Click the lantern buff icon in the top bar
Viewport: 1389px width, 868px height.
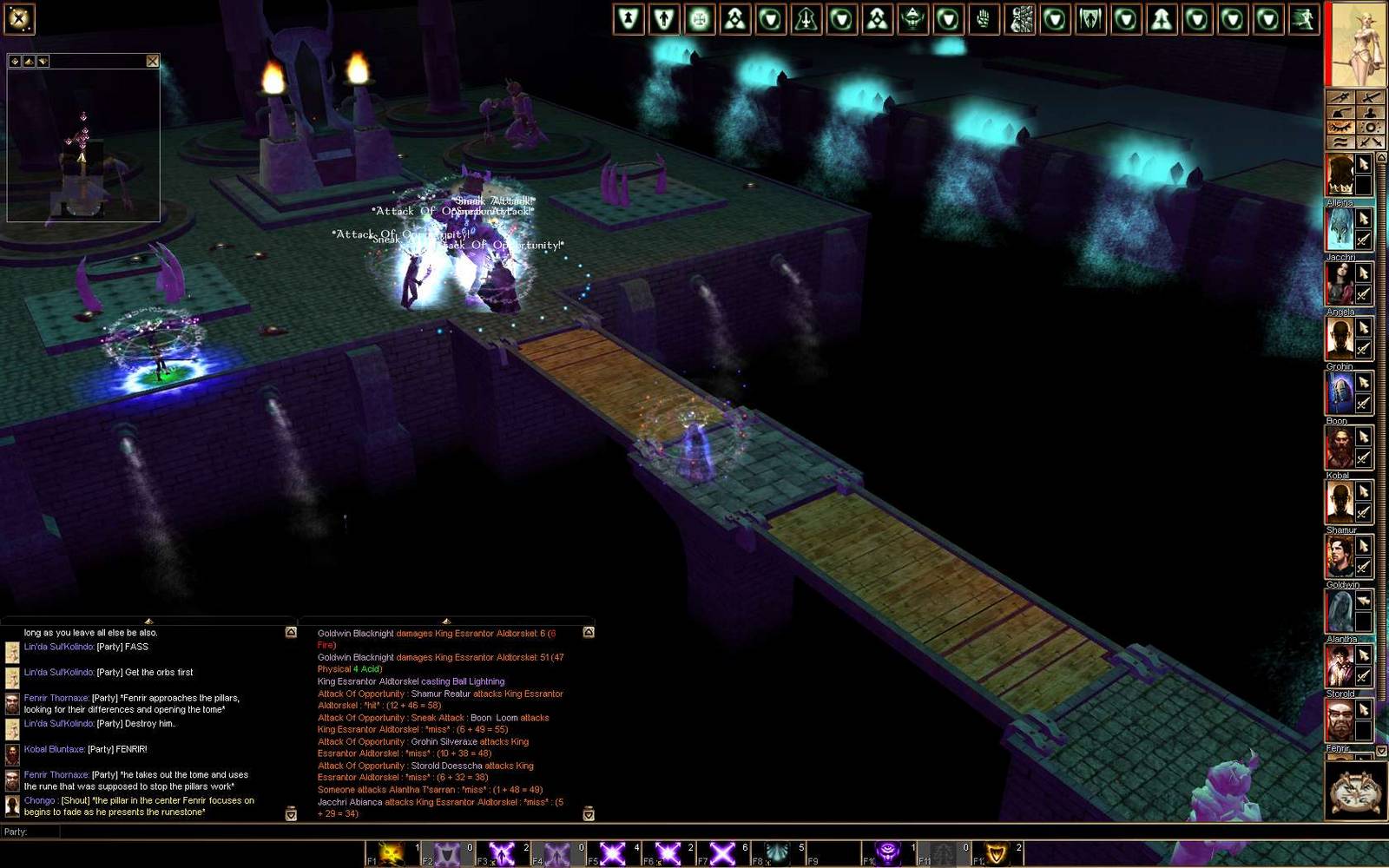(x=914, y=19)
